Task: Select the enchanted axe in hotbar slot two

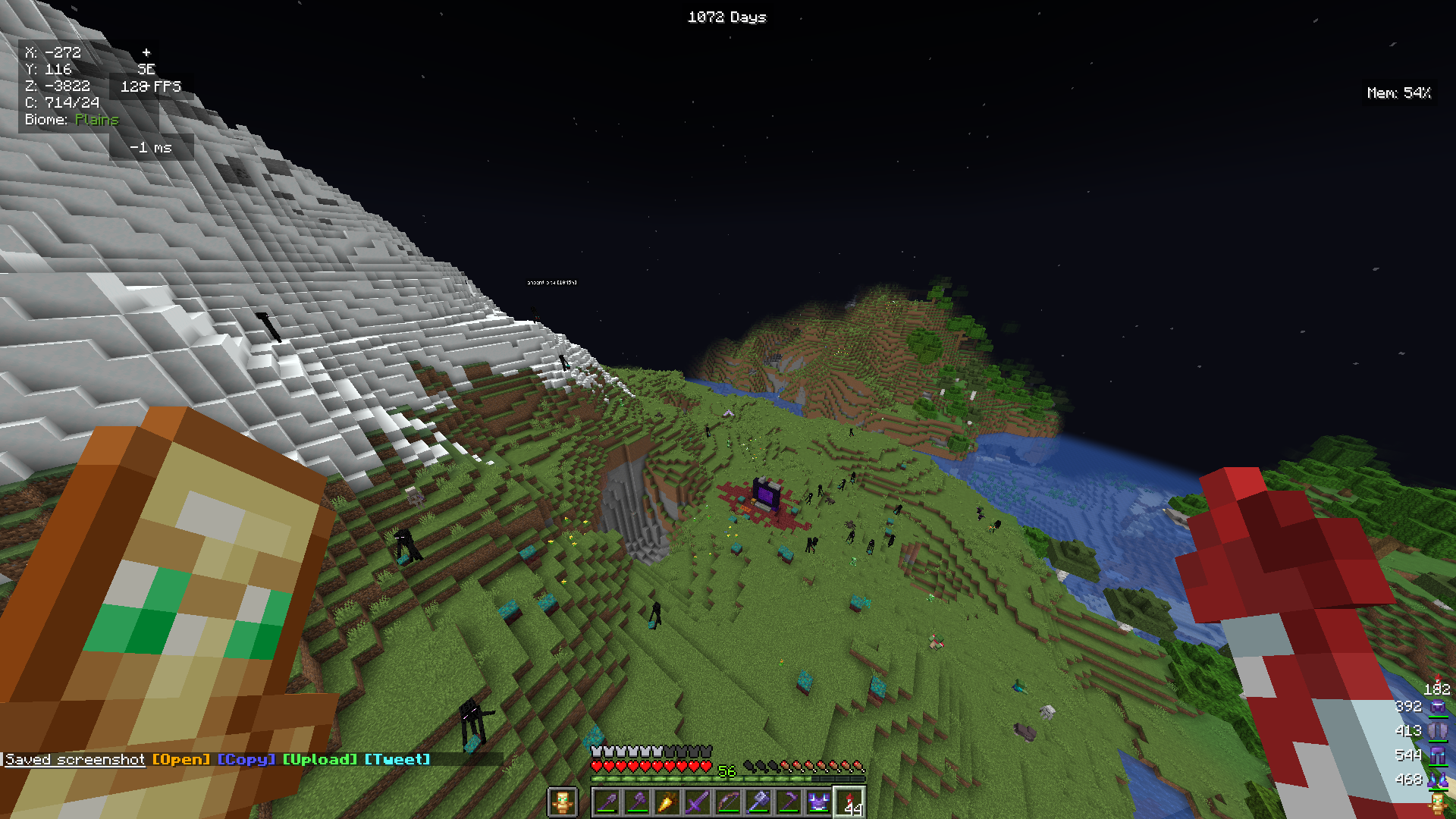Action: 638,802
